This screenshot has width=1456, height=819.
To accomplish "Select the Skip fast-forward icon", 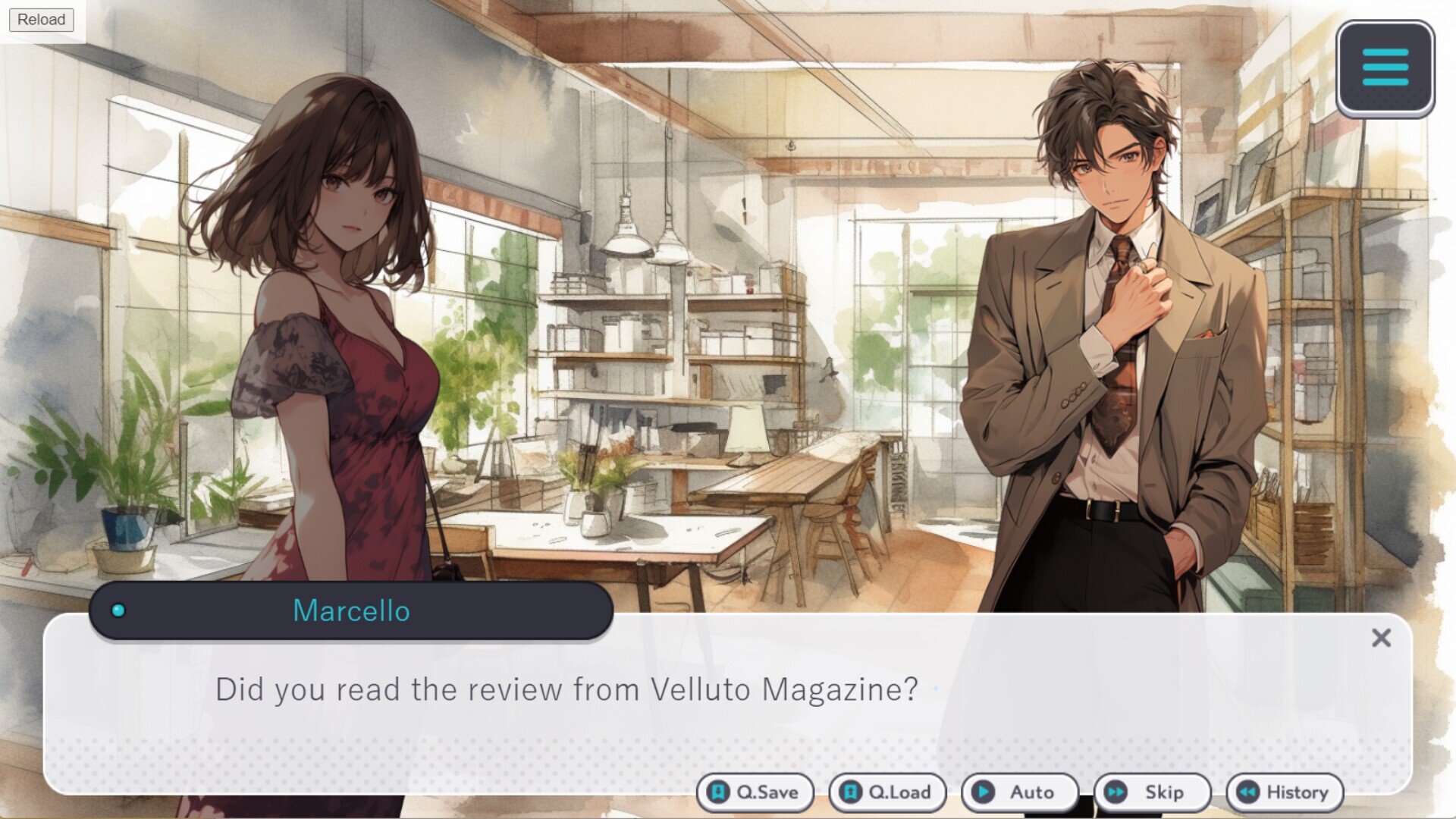I will tap(1114, 792).
